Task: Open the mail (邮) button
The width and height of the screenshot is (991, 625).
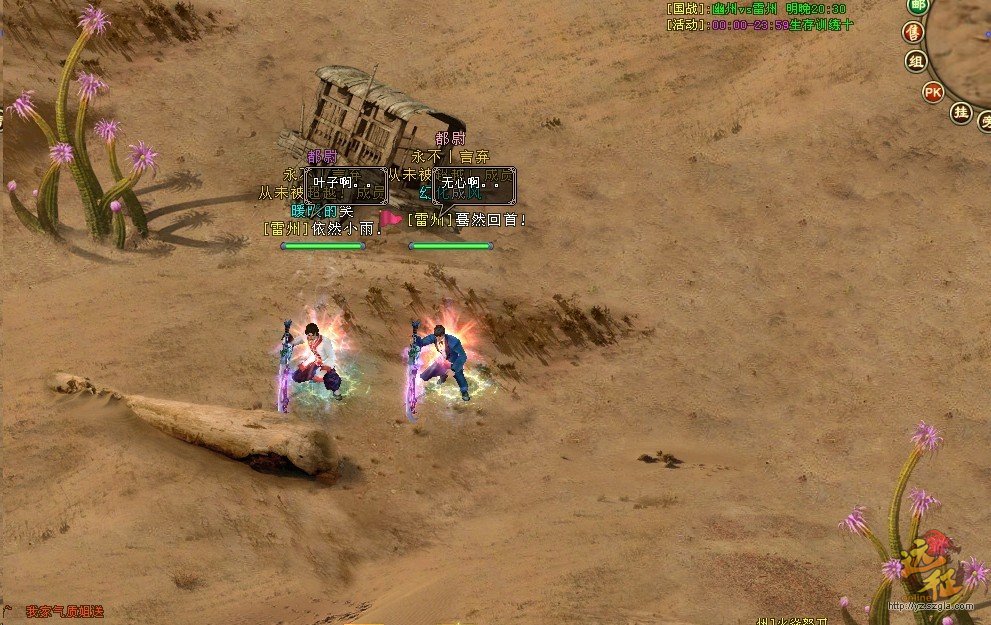Action: (917, 6)
